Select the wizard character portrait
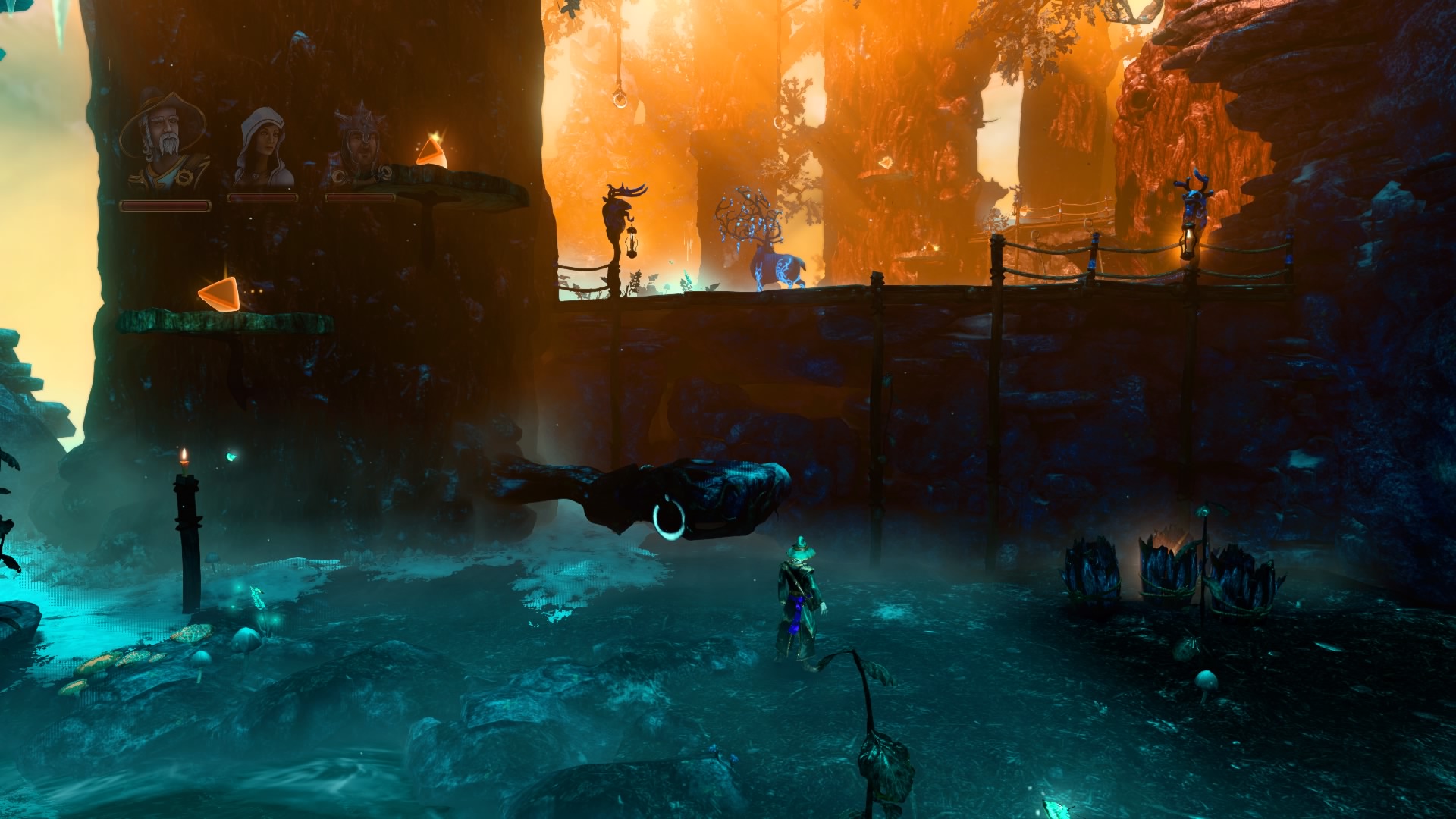This screenshot has width=1456, height=819. (164, 143)
